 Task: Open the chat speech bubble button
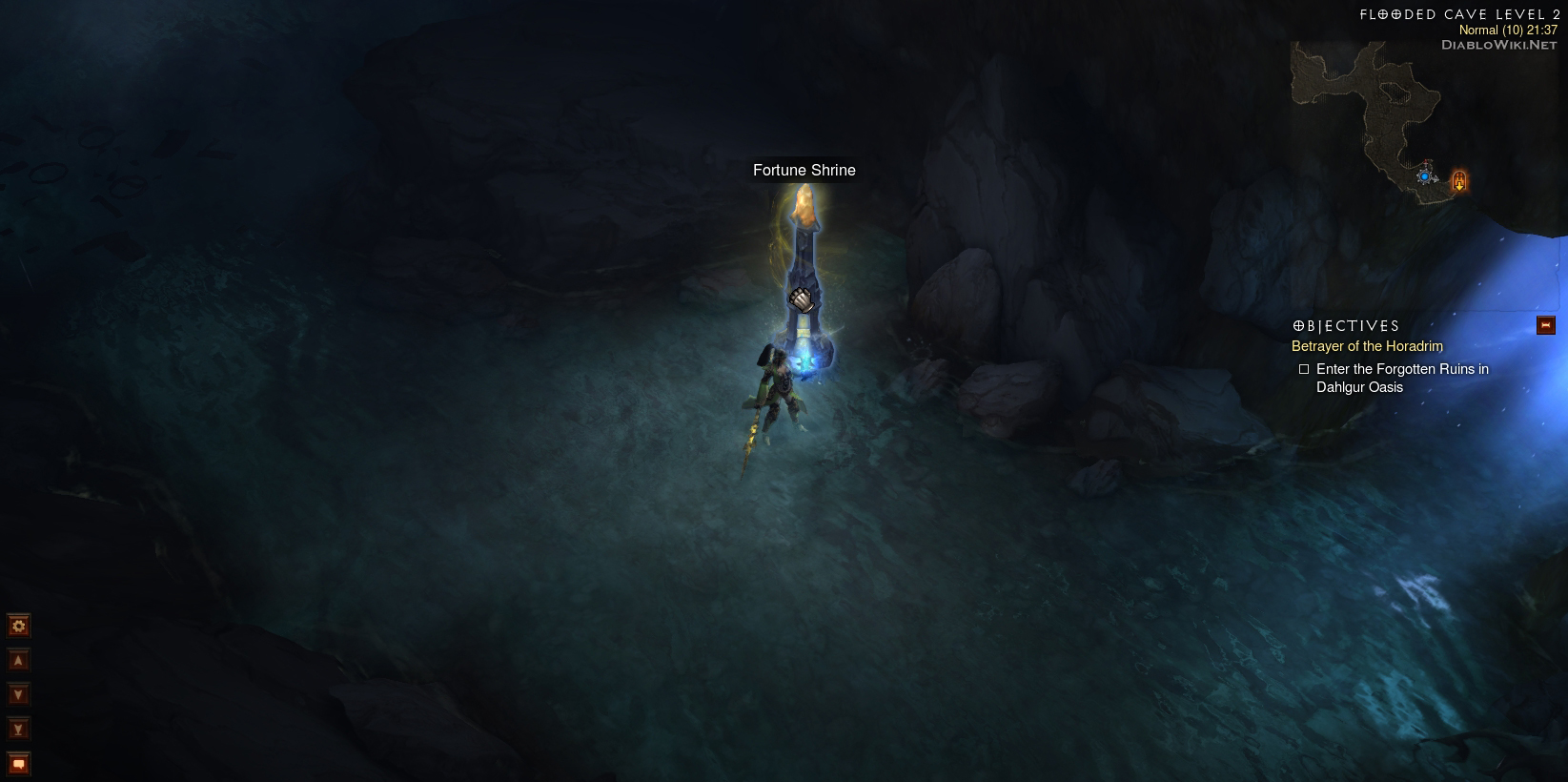tap(18, 764)
